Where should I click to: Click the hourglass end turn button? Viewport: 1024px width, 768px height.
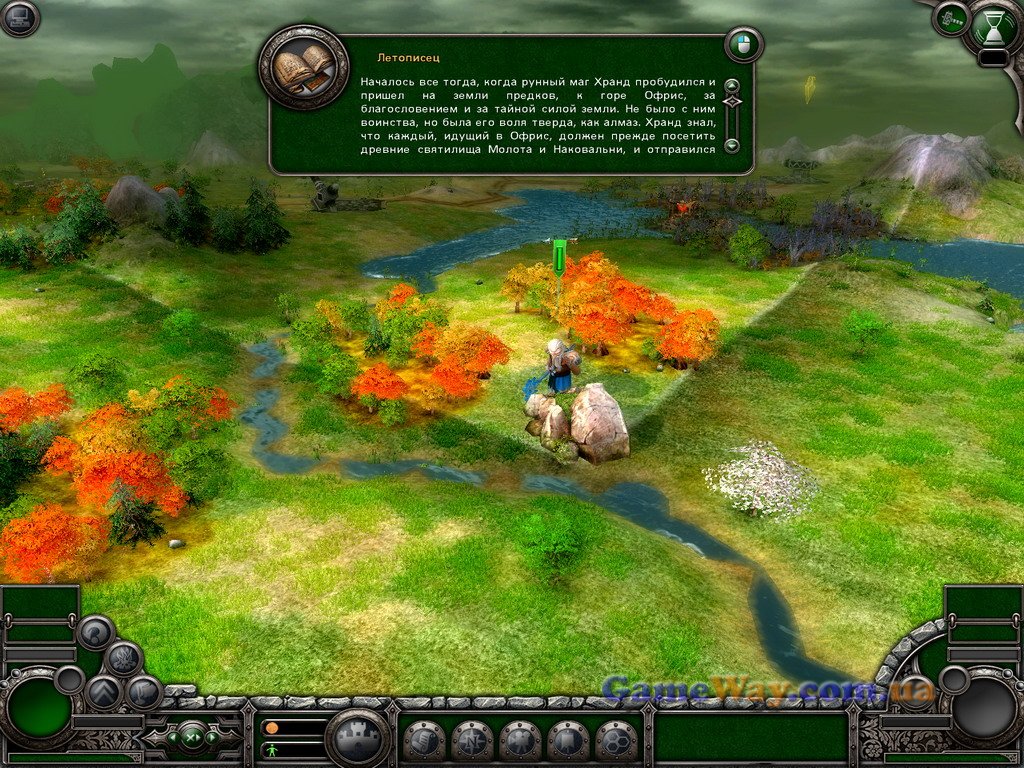click(x=996, y=27)
